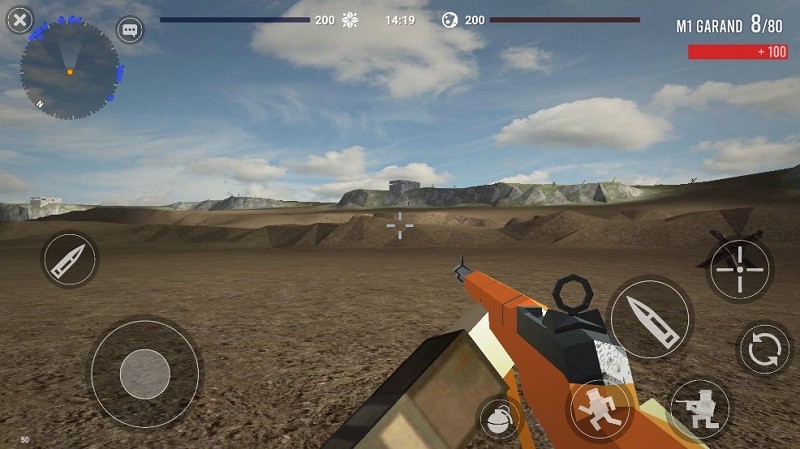Shoot with the large right bullet button
This screenshot has height=449, width=800.
(649, 319)
